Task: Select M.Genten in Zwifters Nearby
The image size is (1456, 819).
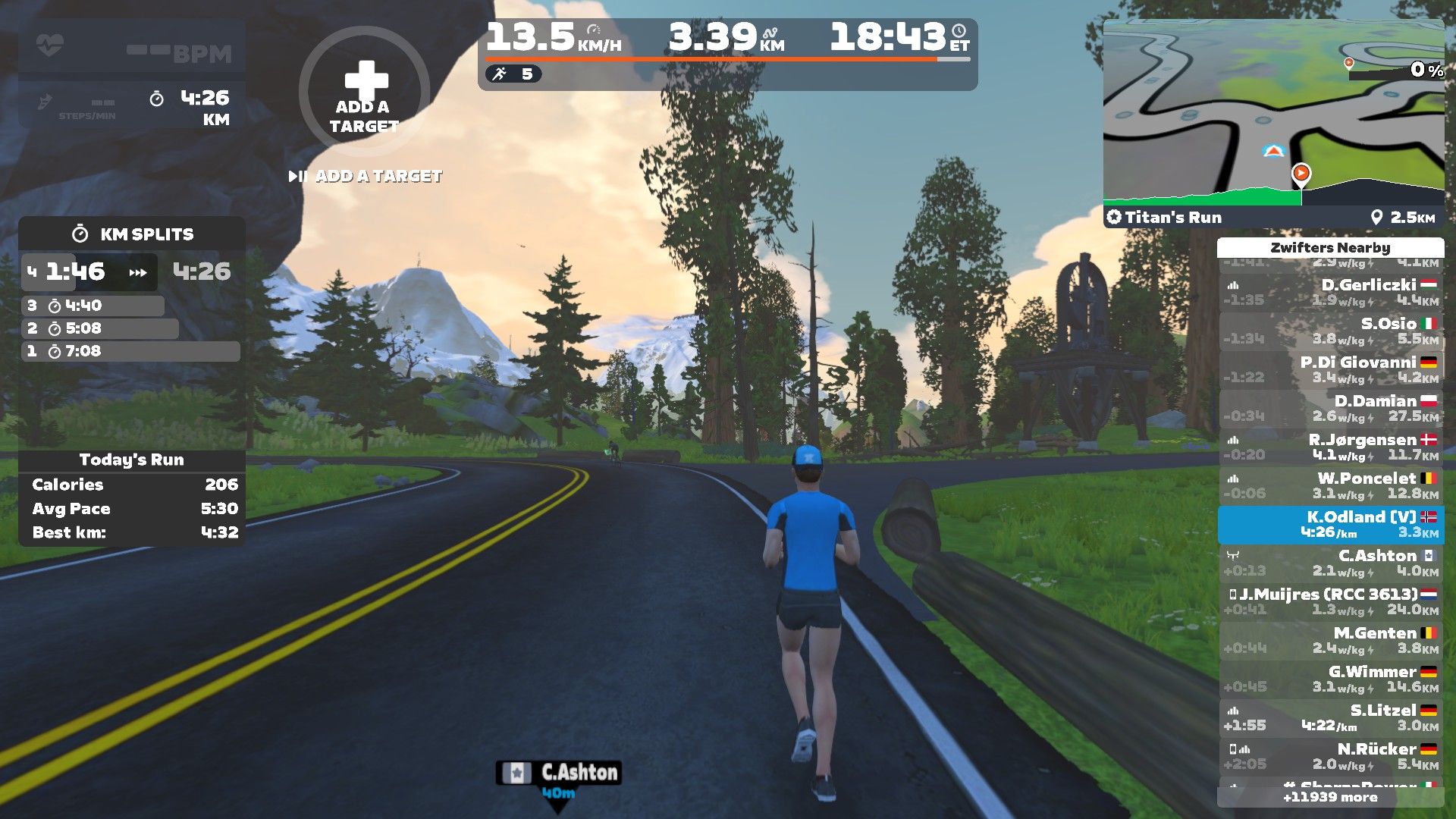Action: (1331, 641)
